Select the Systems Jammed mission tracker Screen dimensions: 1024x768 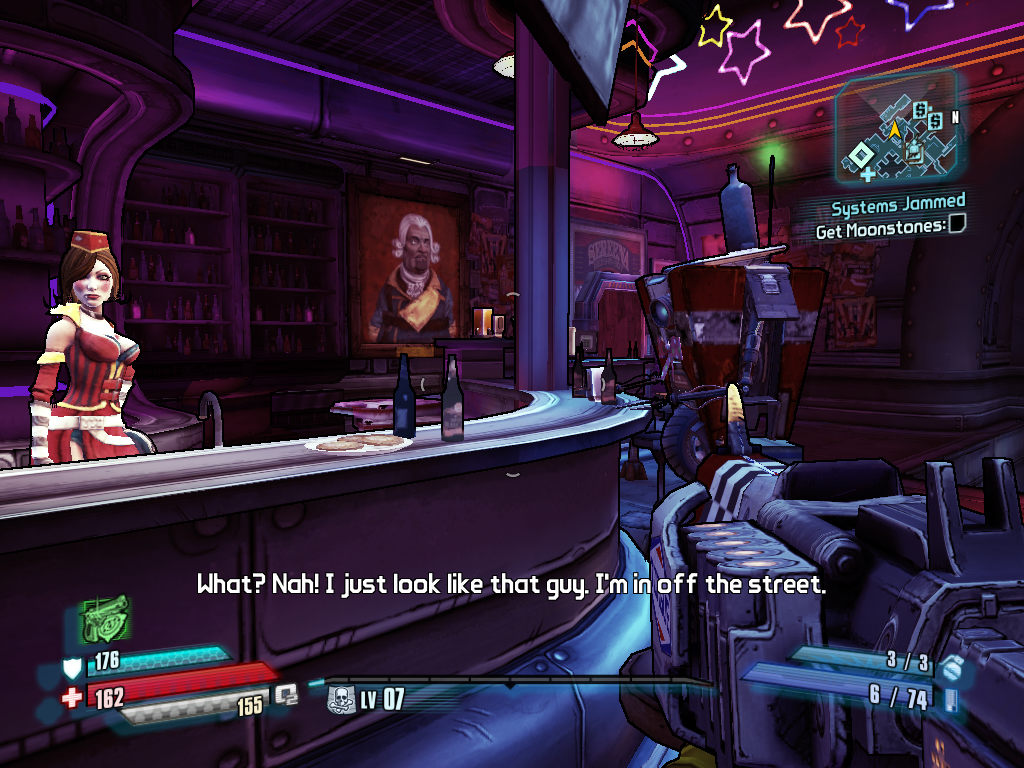tap(898, 207)
